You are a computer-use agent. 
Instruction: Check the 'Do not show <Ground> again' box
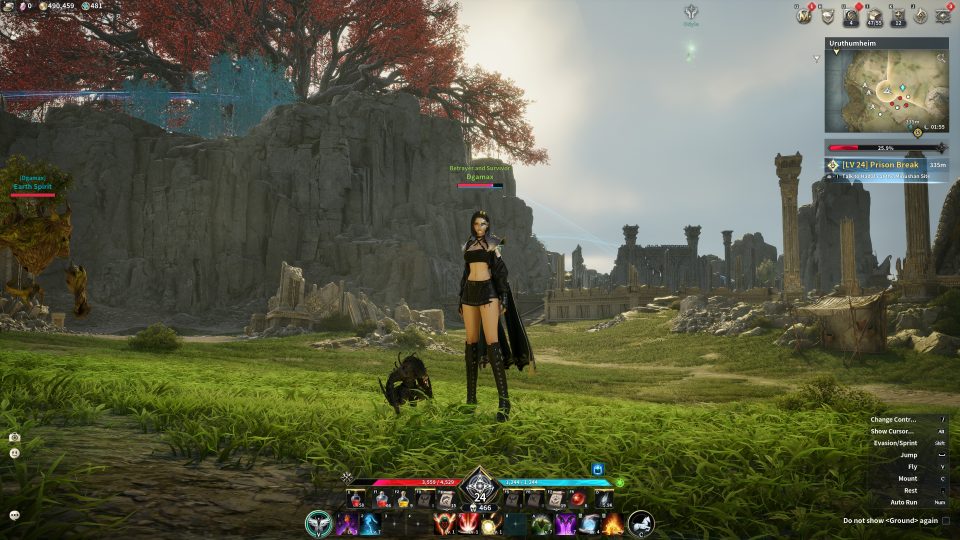[x=946, y=520]
